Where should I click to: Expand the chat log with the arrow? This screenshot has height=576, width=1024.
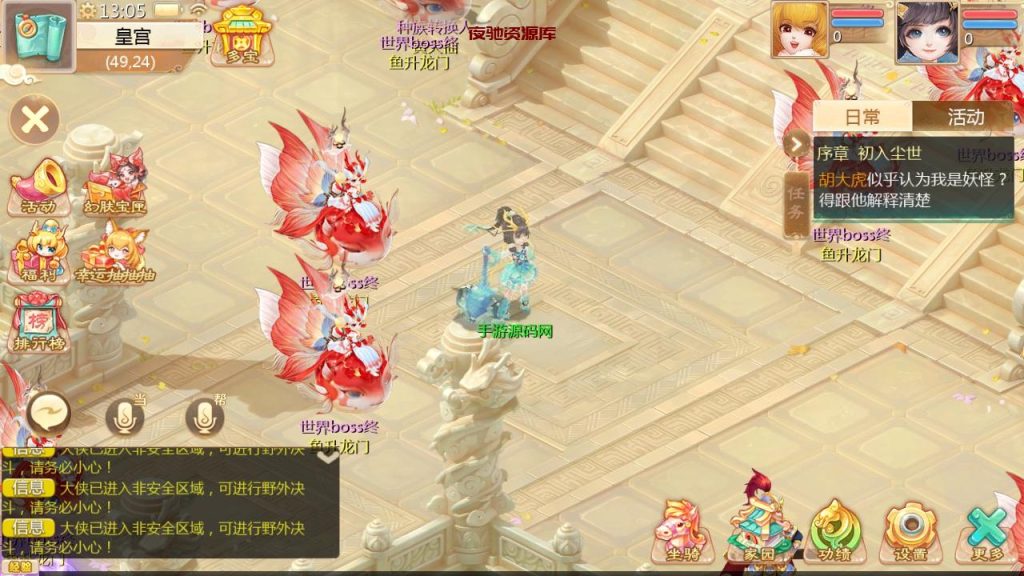click(x=328, y=458)
